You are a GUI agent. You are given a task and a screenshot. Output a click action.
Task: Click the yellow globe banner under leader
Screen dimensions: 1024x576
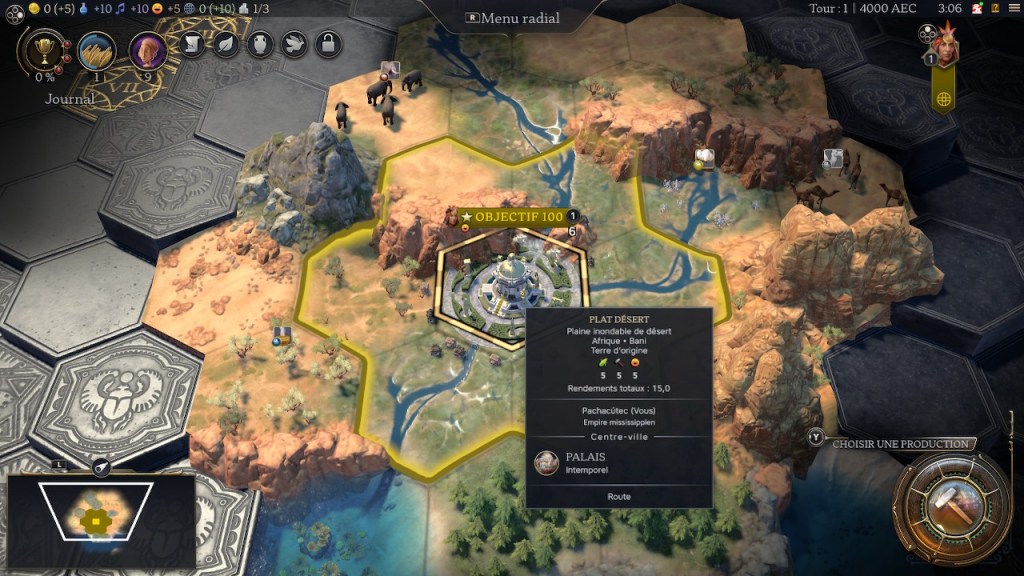pos(943,98)
